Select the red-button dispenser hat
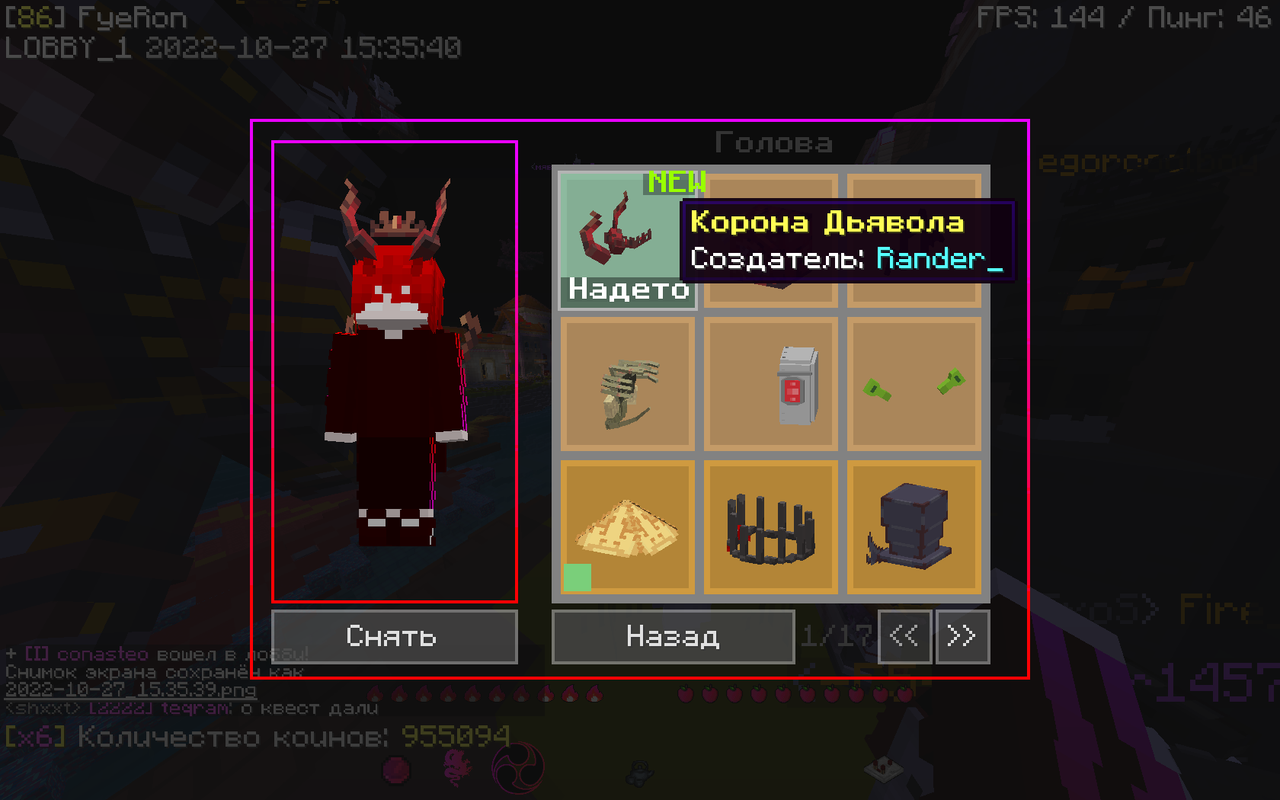Screen dimensions: 1280x800 coord(770,384)
